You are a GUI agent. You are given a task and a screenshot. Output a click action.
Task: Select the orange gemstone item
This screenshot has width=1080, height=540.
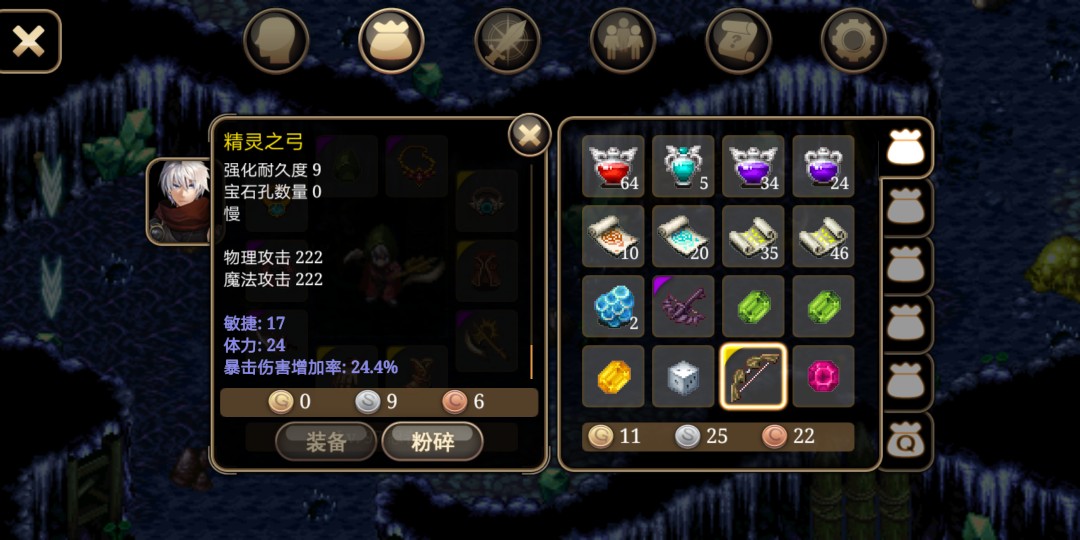pos(613,376)
